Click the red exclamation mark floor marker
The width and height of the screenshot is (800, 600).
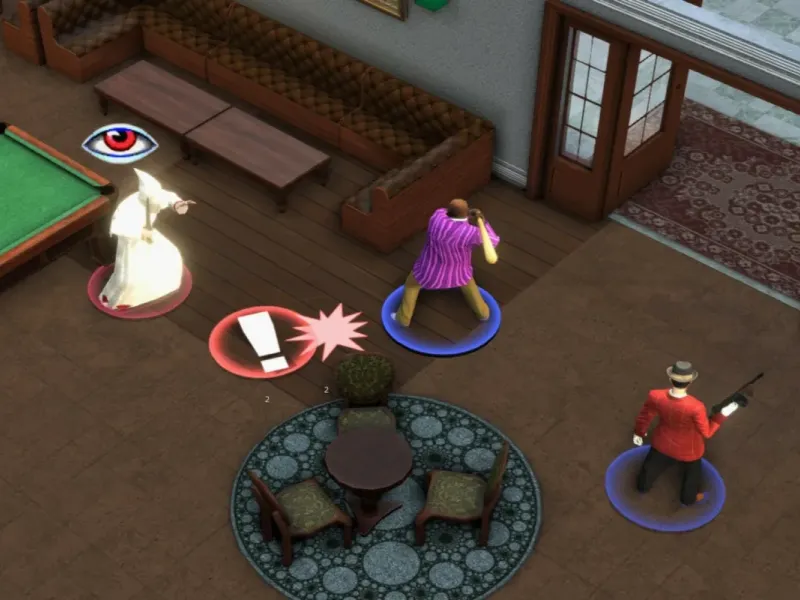click(x=262, y=341)
